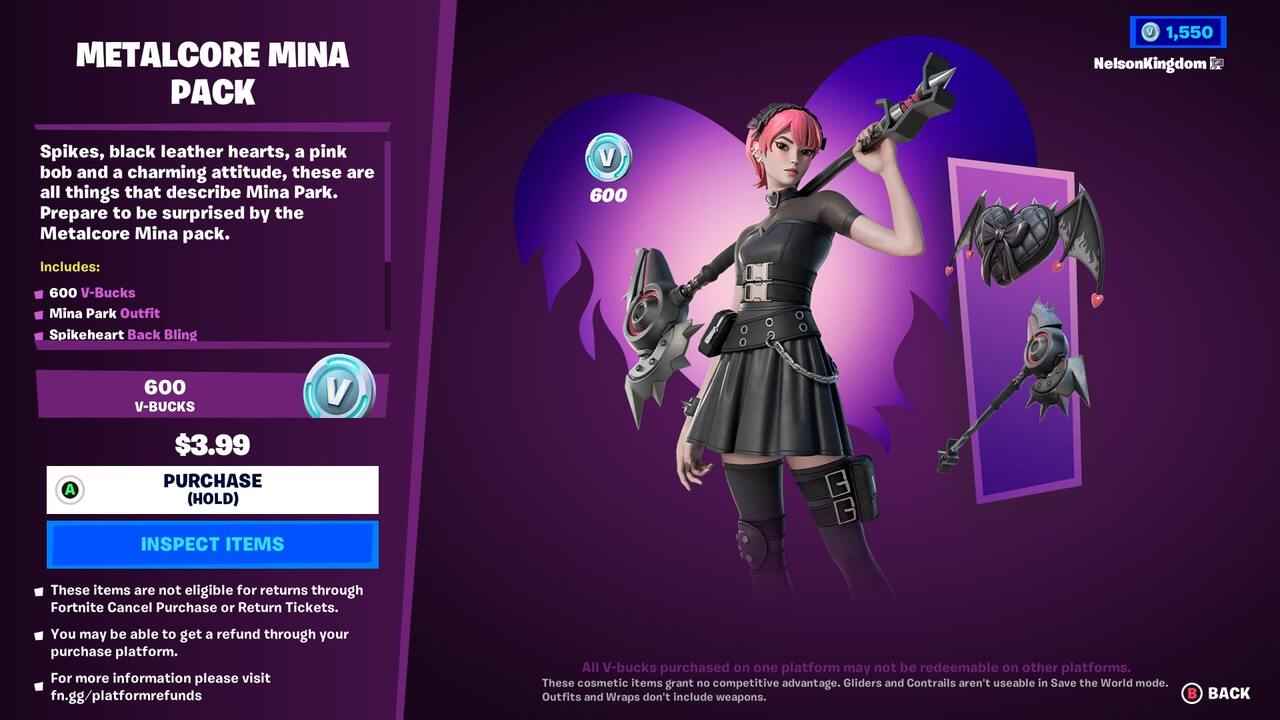This screenshot has height=720, width=1280.
Task: Open Inspect Items
Action: tap(213, 544)
